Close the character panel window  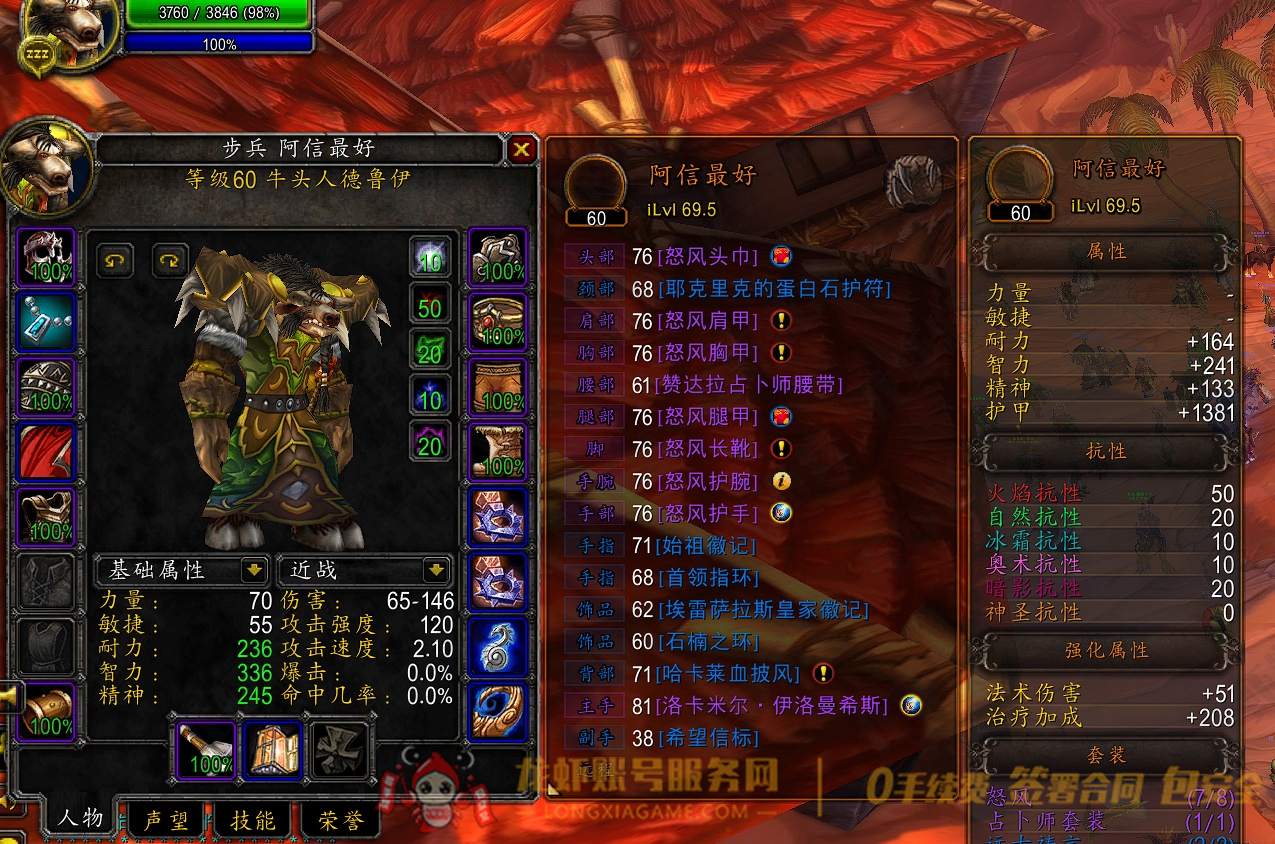click(521, 150)
